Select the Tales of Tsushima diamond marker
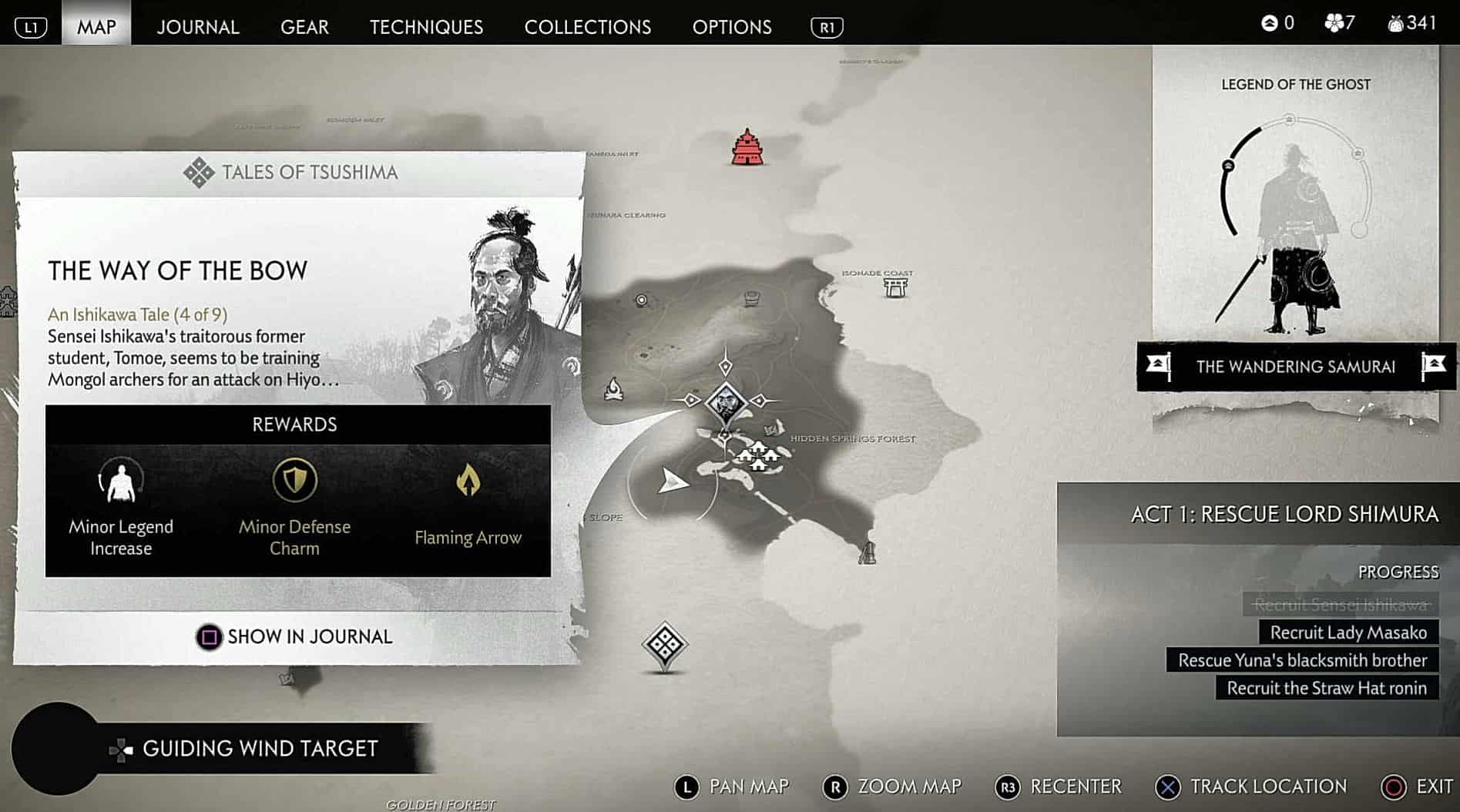The height and width of the screenshot is (812, 1460). click(x=664, y=644)
